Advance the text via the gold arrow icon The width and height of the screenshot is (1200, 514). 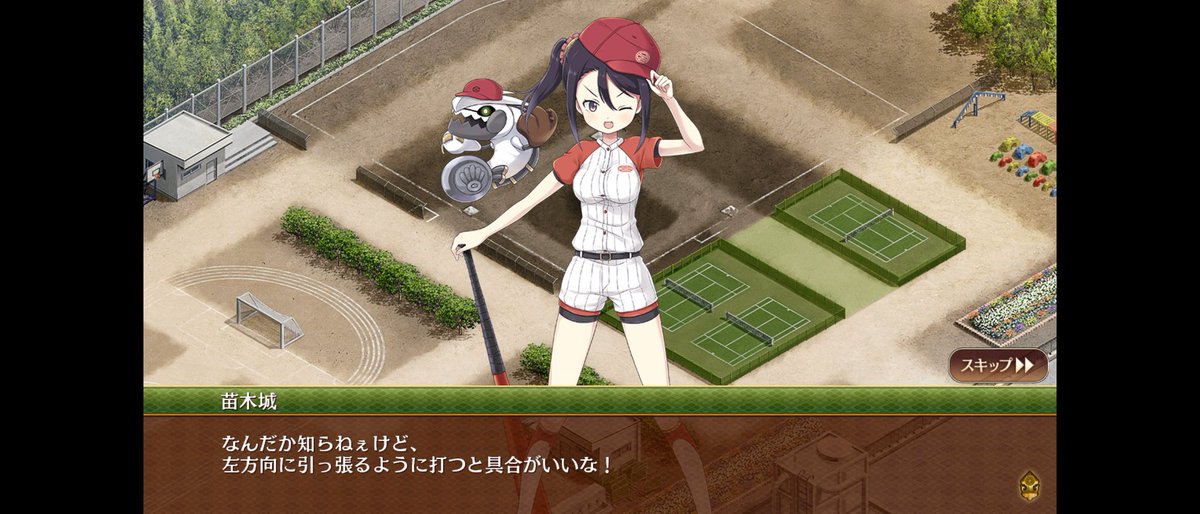pos(1028,485)
